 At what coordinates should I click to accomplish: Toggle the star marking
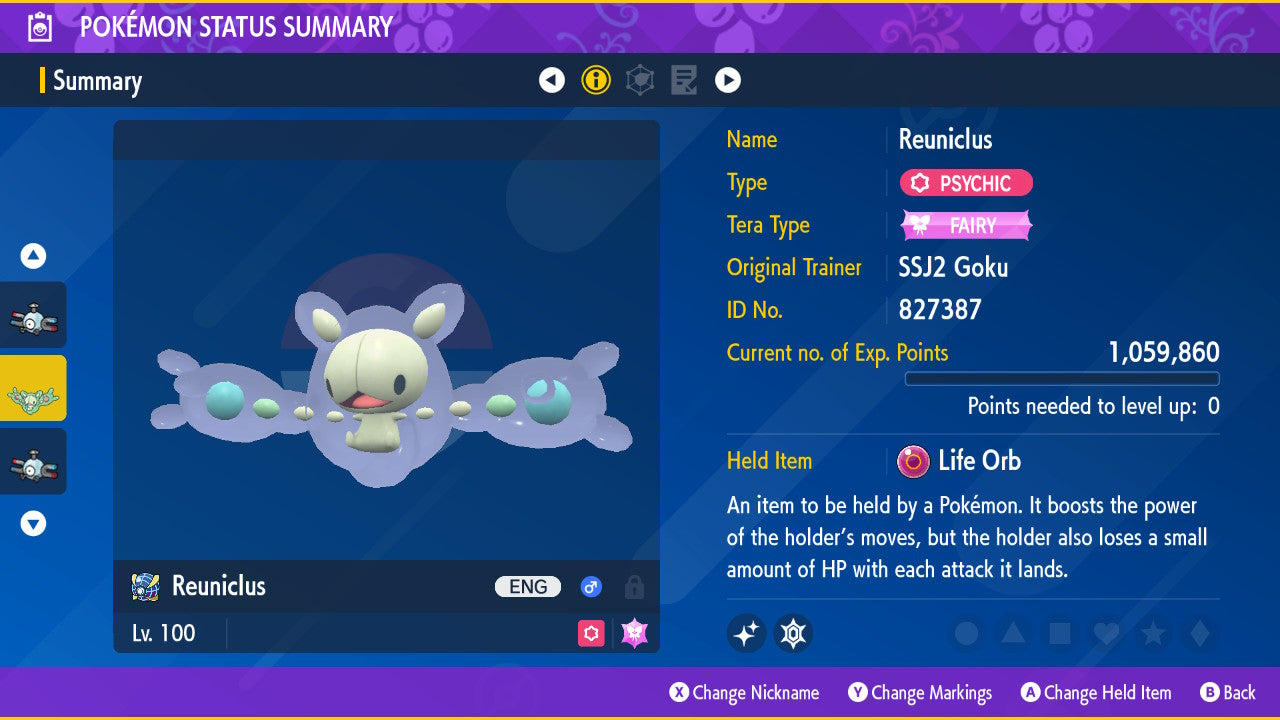point(1152,633)
